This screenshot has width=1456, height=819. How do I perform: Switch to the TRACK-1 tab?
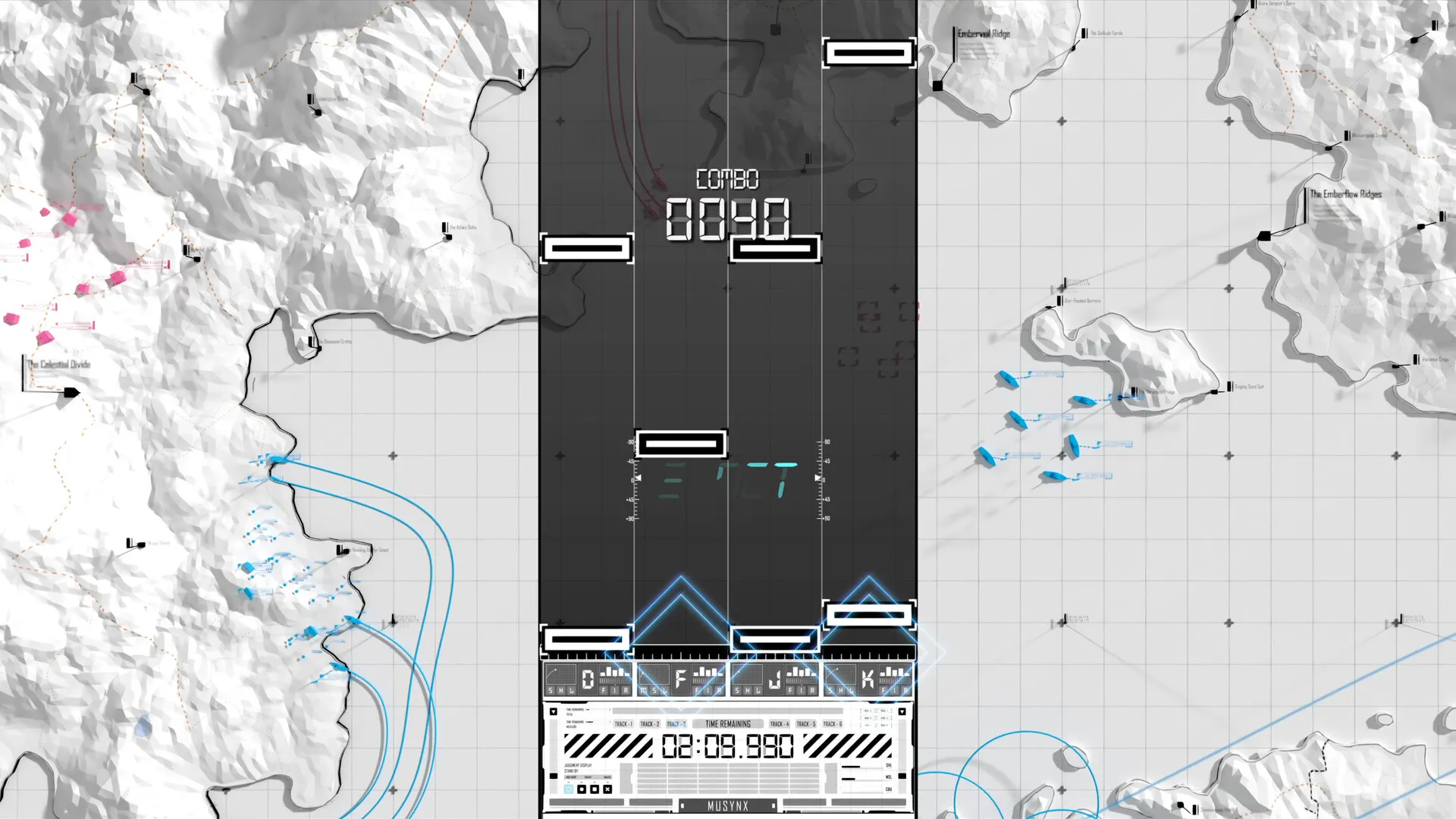(623, 723)
